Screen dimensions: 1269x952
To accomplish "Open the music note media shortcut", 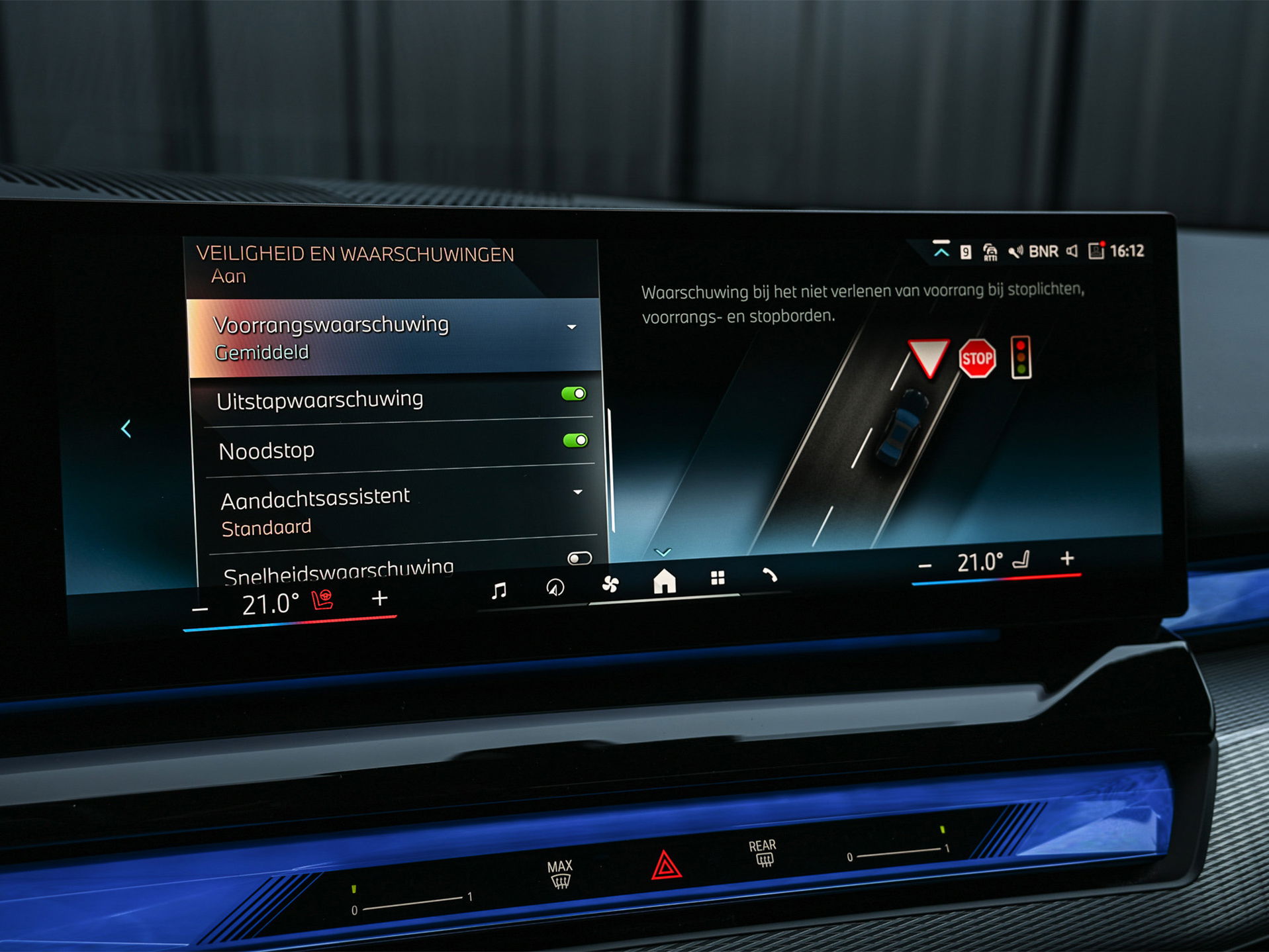I will [499, 590].
